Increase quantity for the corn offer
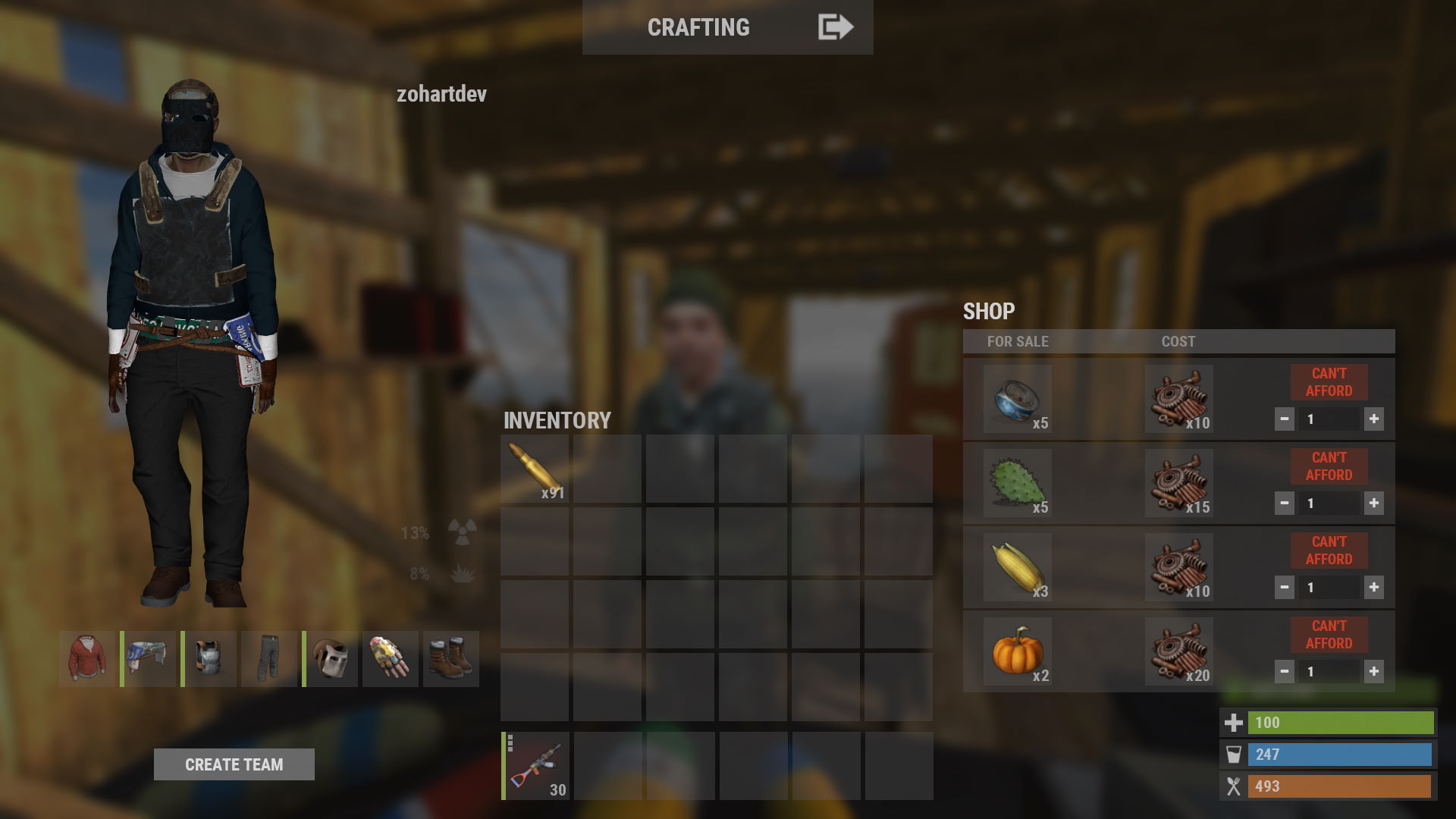The image size is (1456, 819). pyautogui.click(x=1373, y=588)
